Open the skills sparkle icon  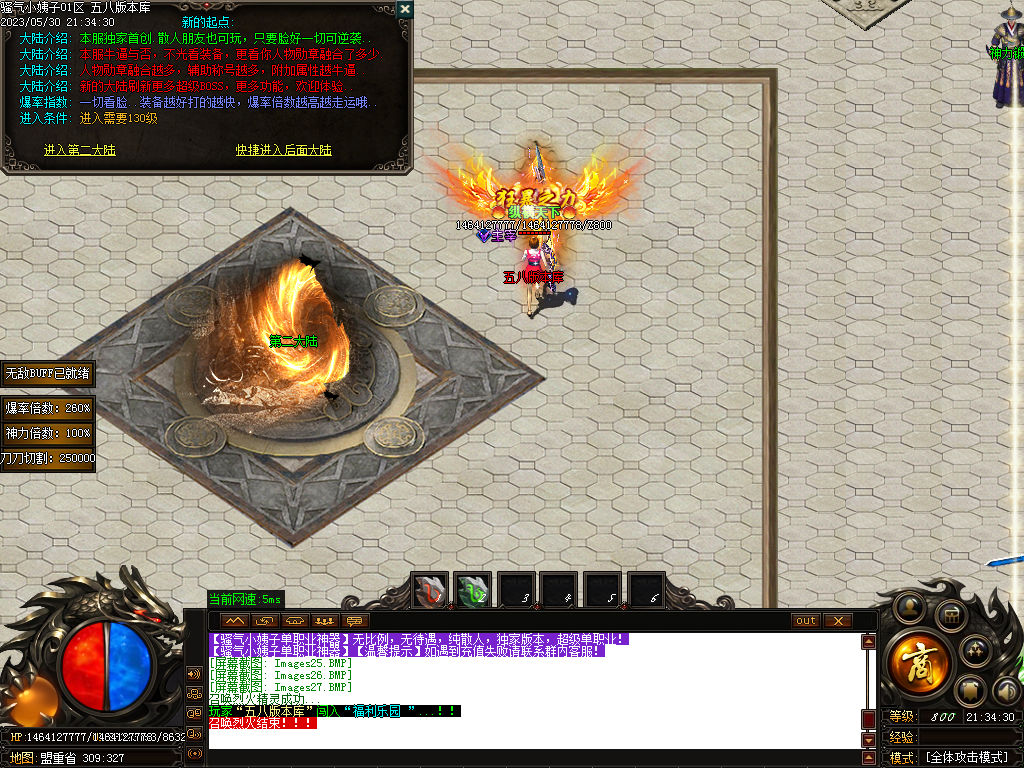[976, 651]
